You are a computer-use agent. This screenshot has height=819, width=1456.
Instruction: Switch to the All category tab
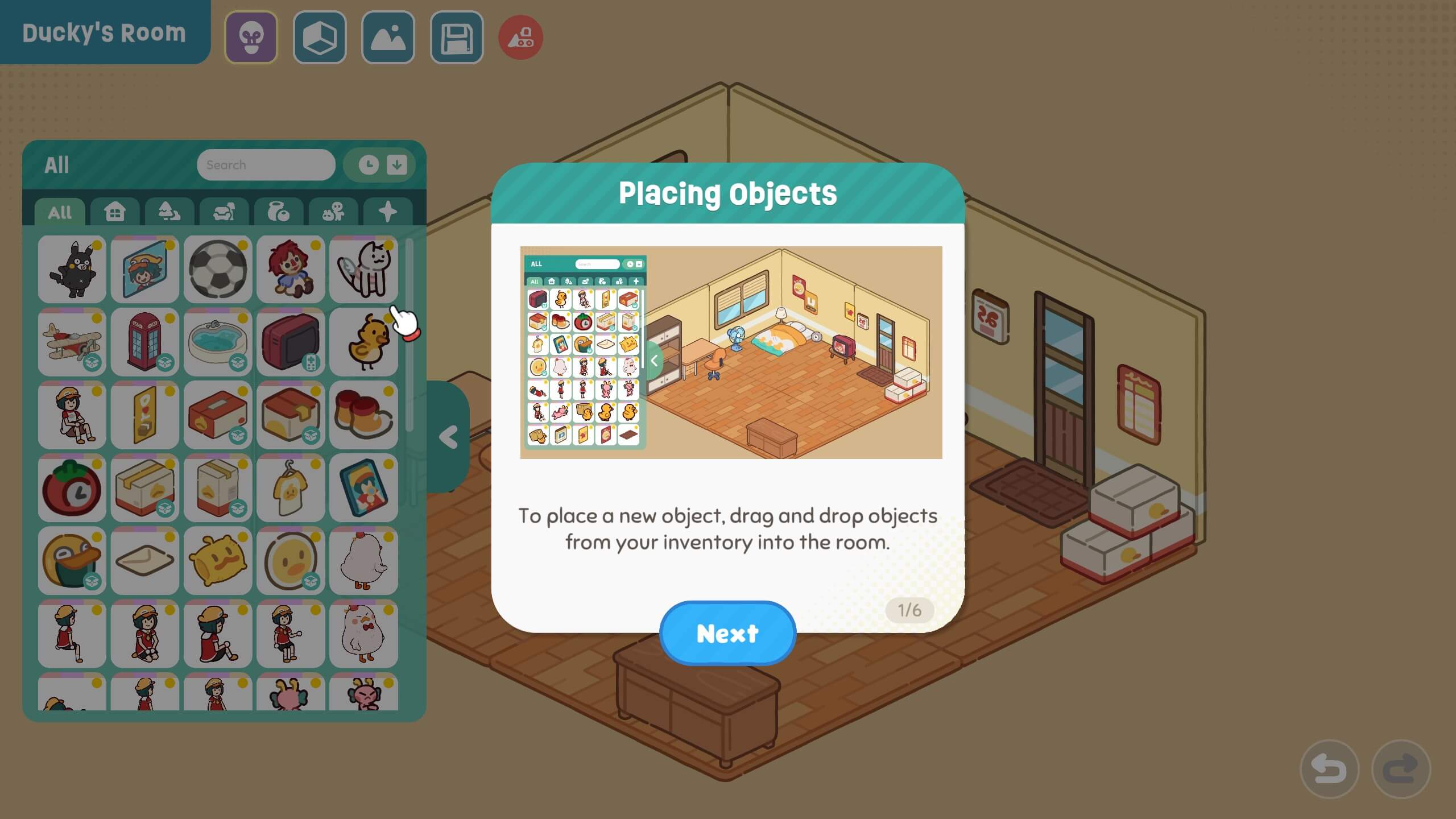click(60, 212)
